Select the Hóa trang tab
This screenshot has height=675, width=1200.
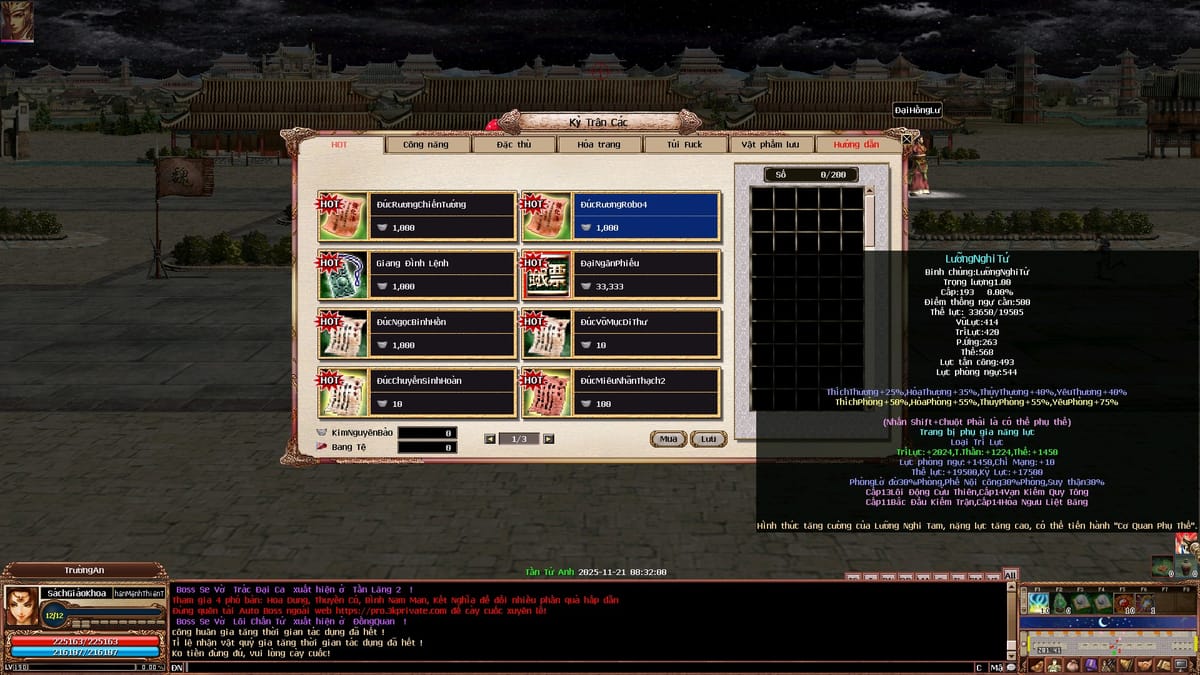coord(599,145)
